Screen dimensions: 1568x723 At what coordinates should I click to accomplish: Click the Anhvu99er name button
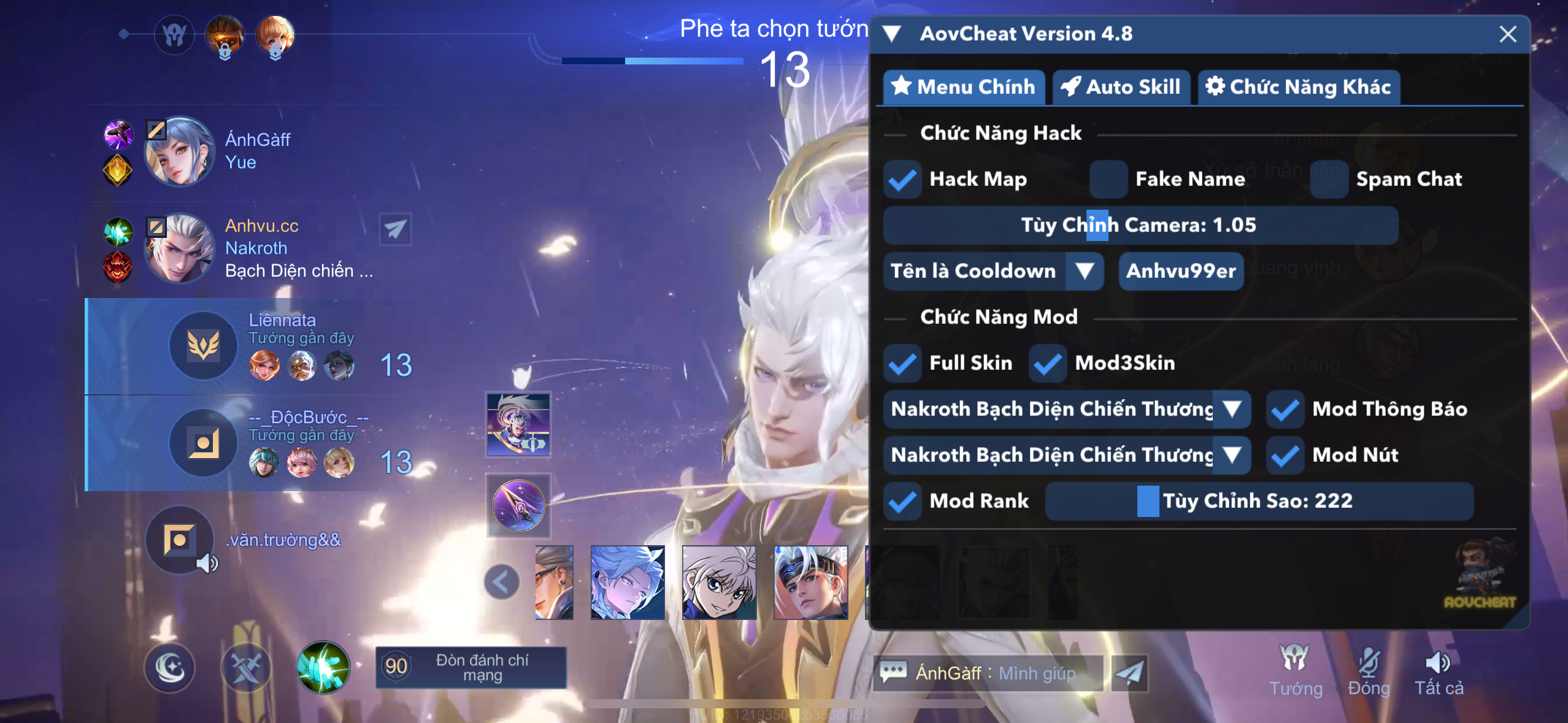click(x=1181, y=271)
